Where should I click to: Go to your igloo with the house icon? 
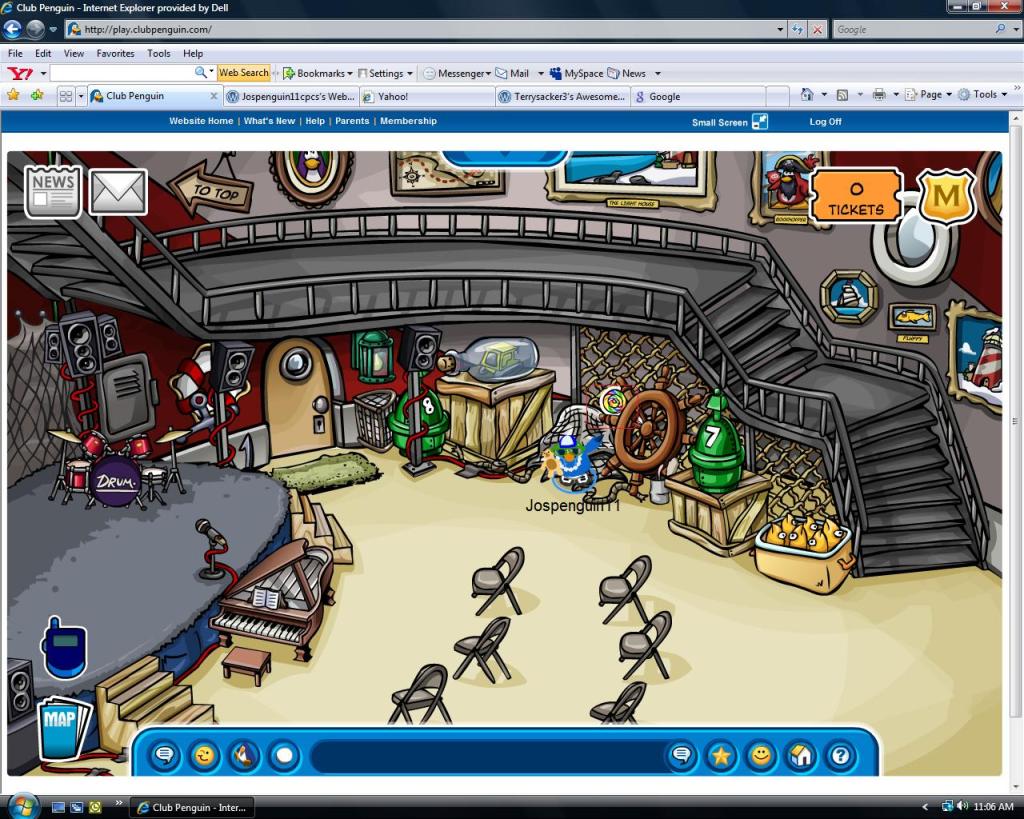[800, 755]
